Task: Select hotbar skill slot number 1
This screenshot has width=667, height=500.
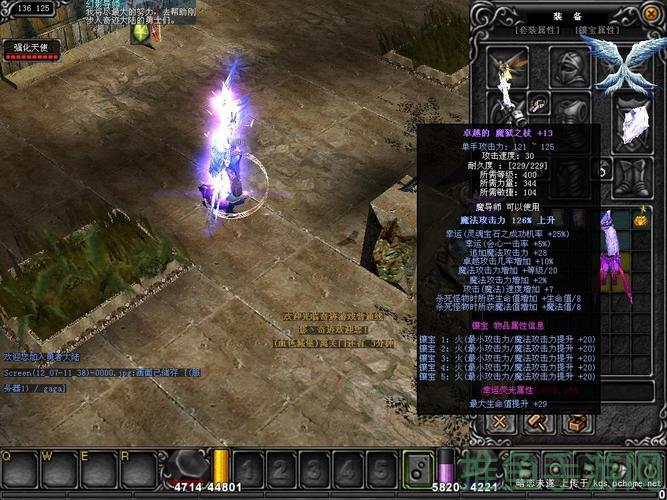Action: click(248, 470)
